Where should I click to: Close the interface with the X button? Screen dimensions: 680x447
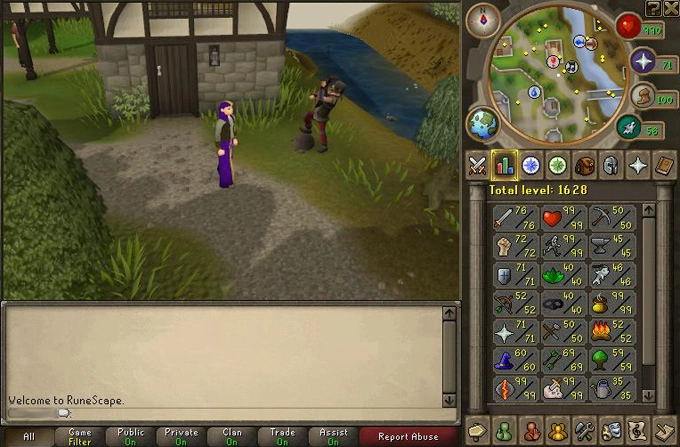point(670,8)
